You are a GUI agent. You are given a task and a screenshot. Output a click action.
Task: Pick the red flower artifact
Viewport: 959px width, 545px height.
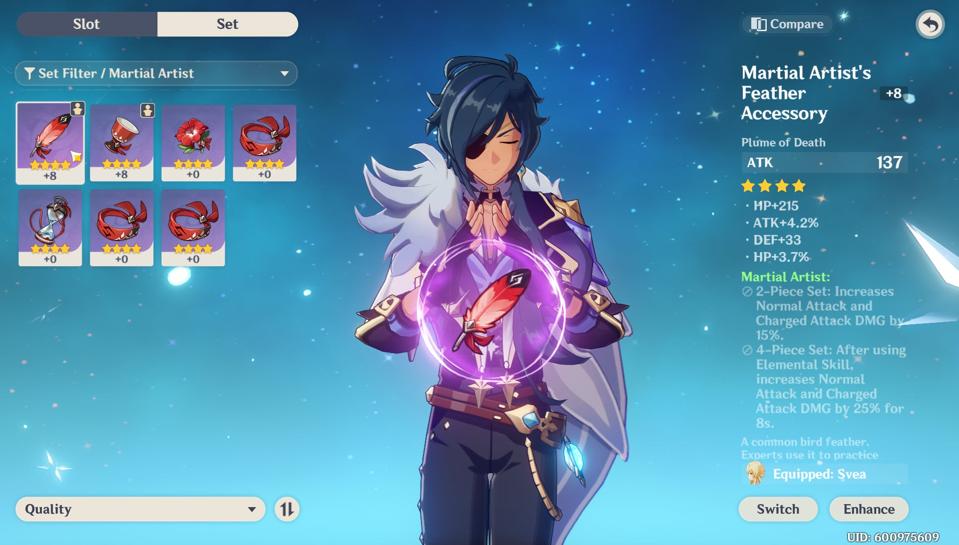coord(193,142)
